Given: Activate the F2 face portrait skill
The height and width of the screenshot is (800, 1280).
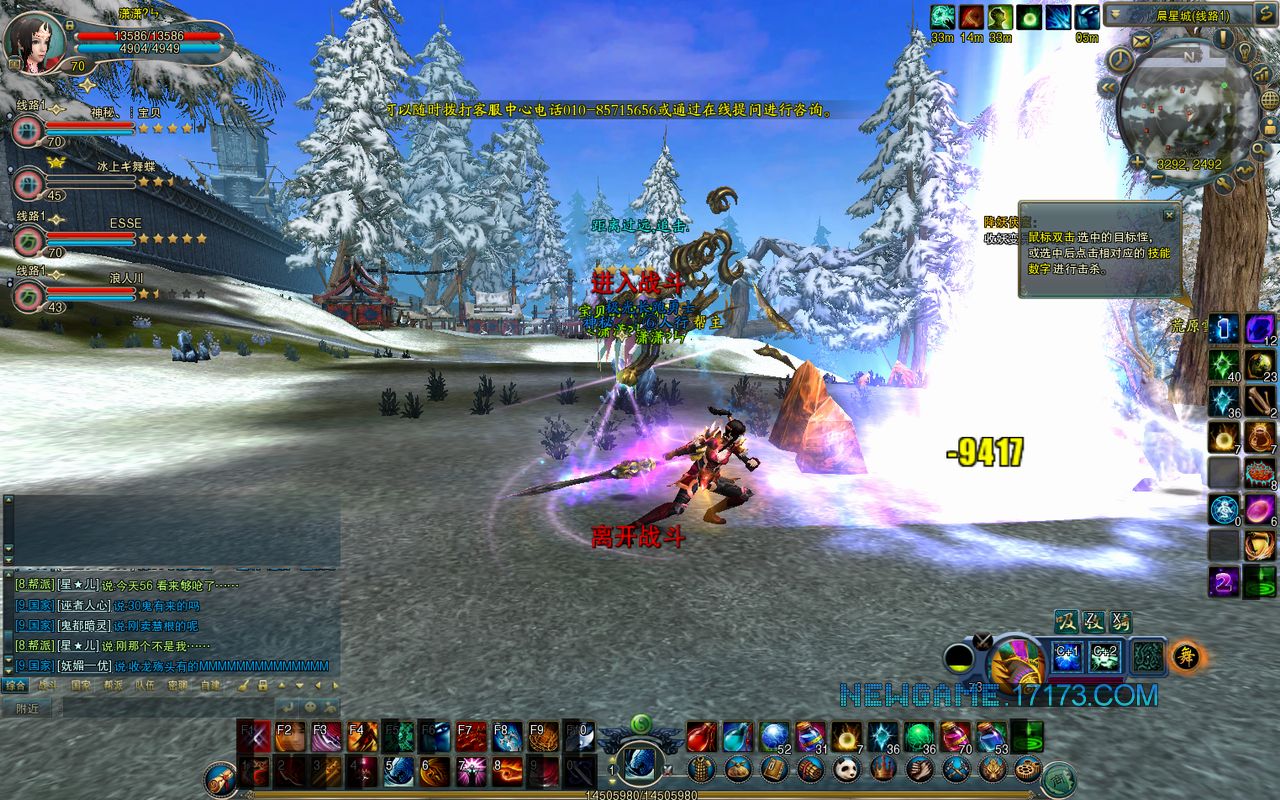Looking at the screenshot, I should pyautogui.click(x=290, y=737).
